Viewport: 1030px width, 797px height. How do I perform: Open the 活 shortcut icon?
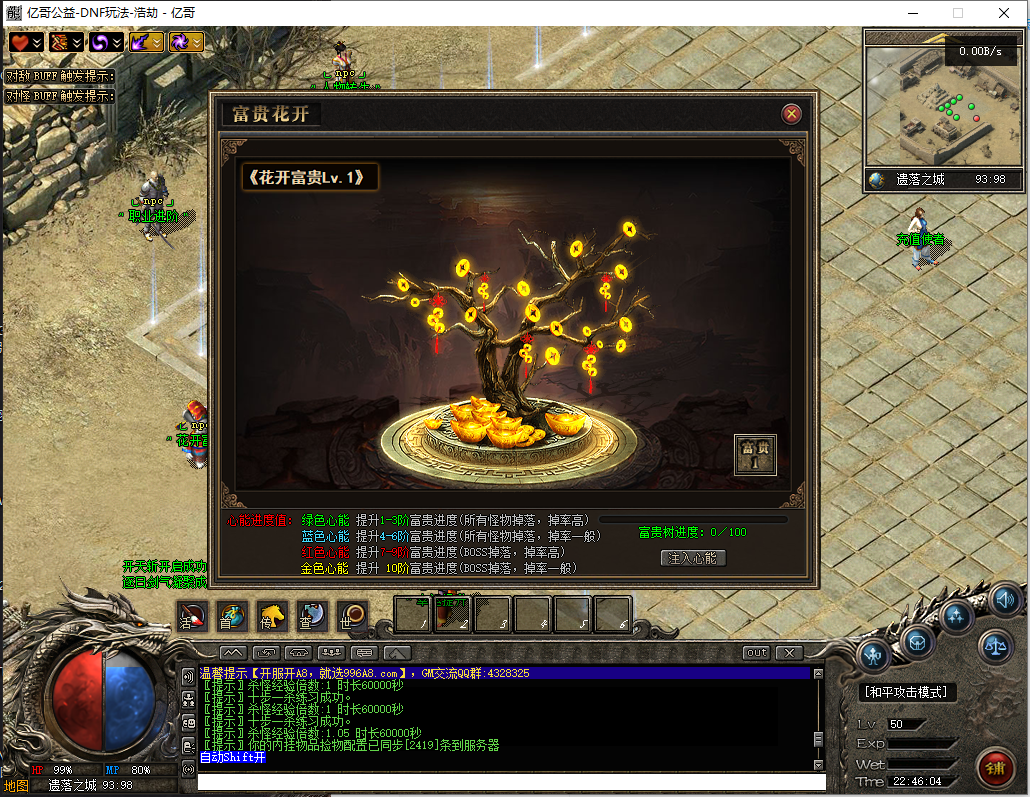pyautogui.click(x=191, y=615)
